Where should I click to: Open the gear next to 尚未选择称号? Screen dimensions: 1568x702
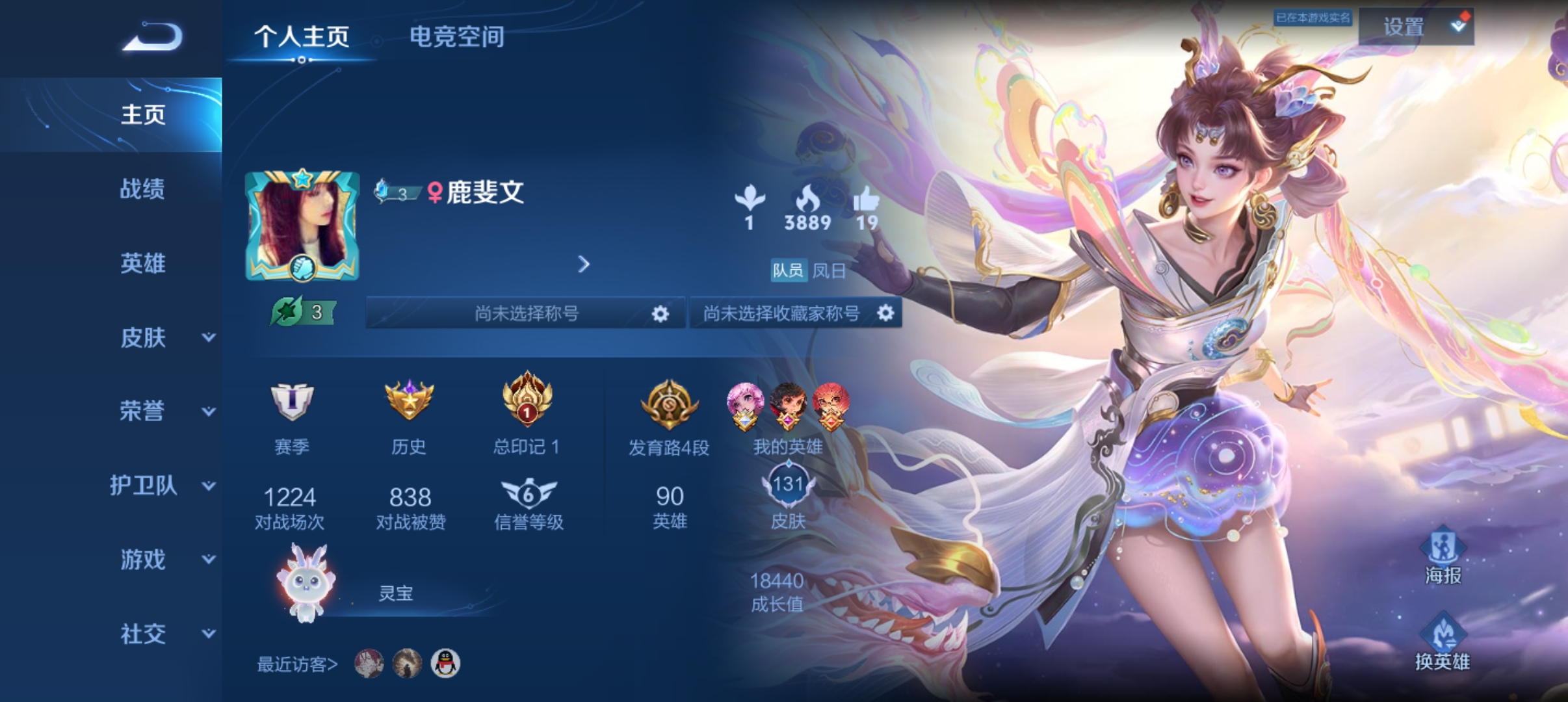(x=660, y=313)
